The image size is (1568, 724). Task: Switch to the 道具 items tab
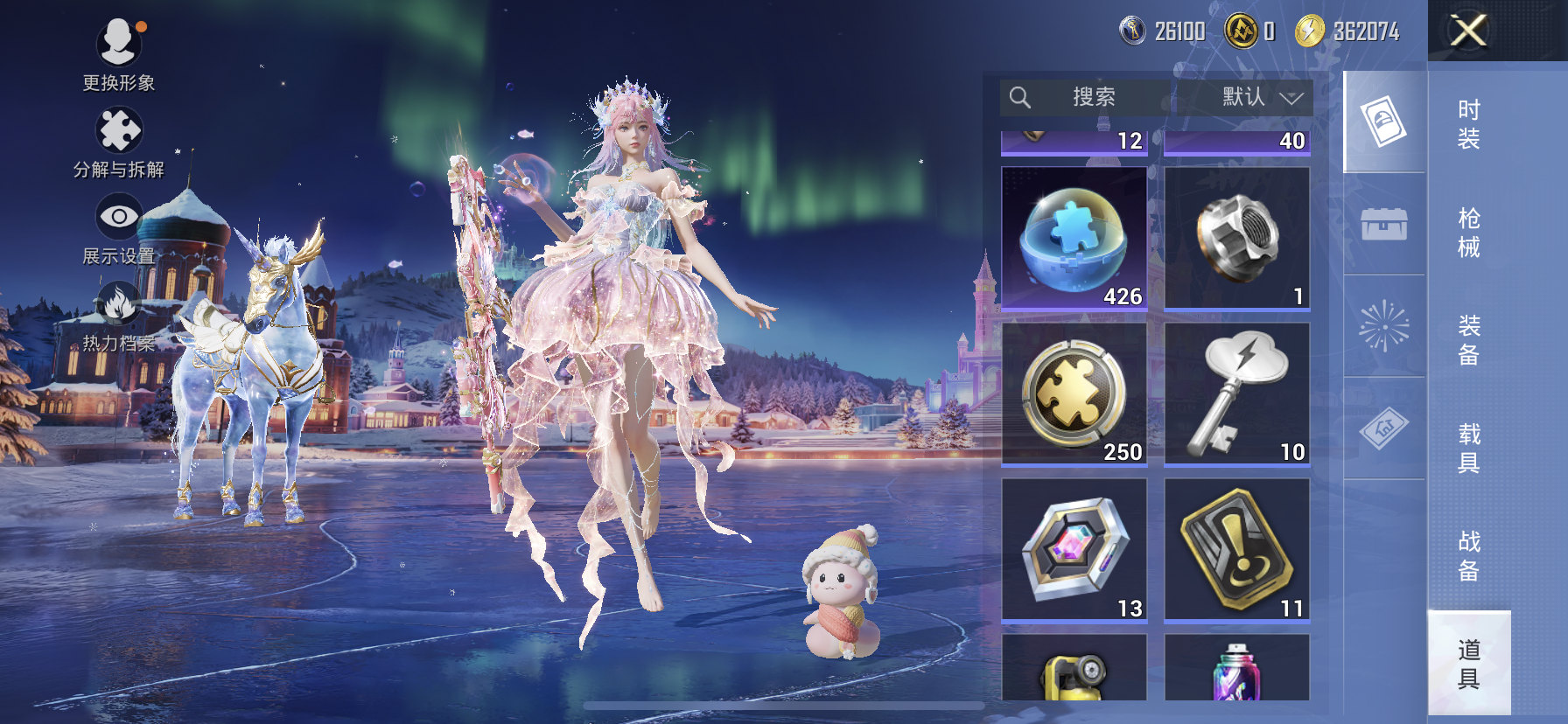[x=1468, y=664]
